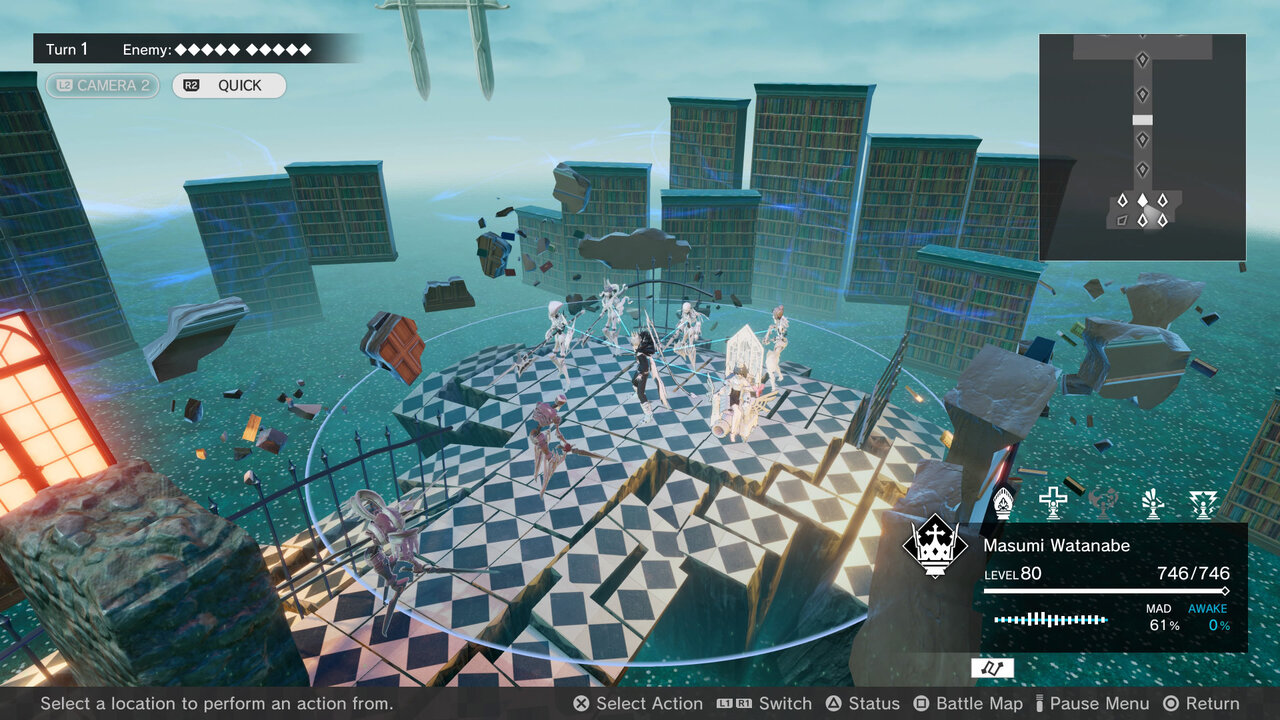Click the white rectangle marker on the minimap
This screenshot has height=720, width=1280.
click(x=1142, y=120)
